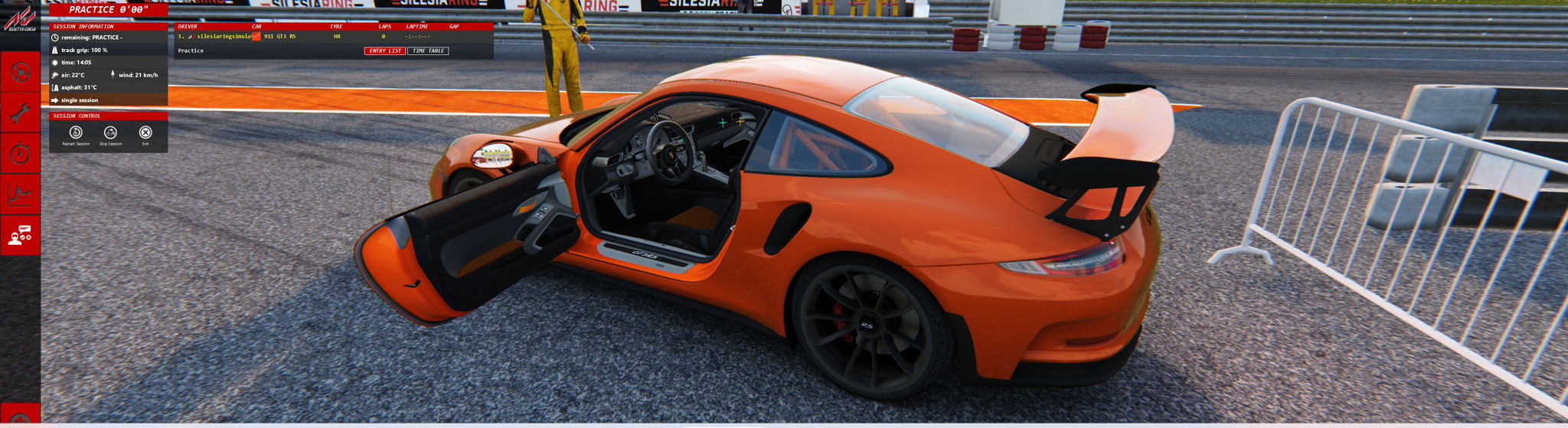The height and width of the screenshot is (428, 1568).
Task: Switch to the Entry List view
Action: [384, 51]
